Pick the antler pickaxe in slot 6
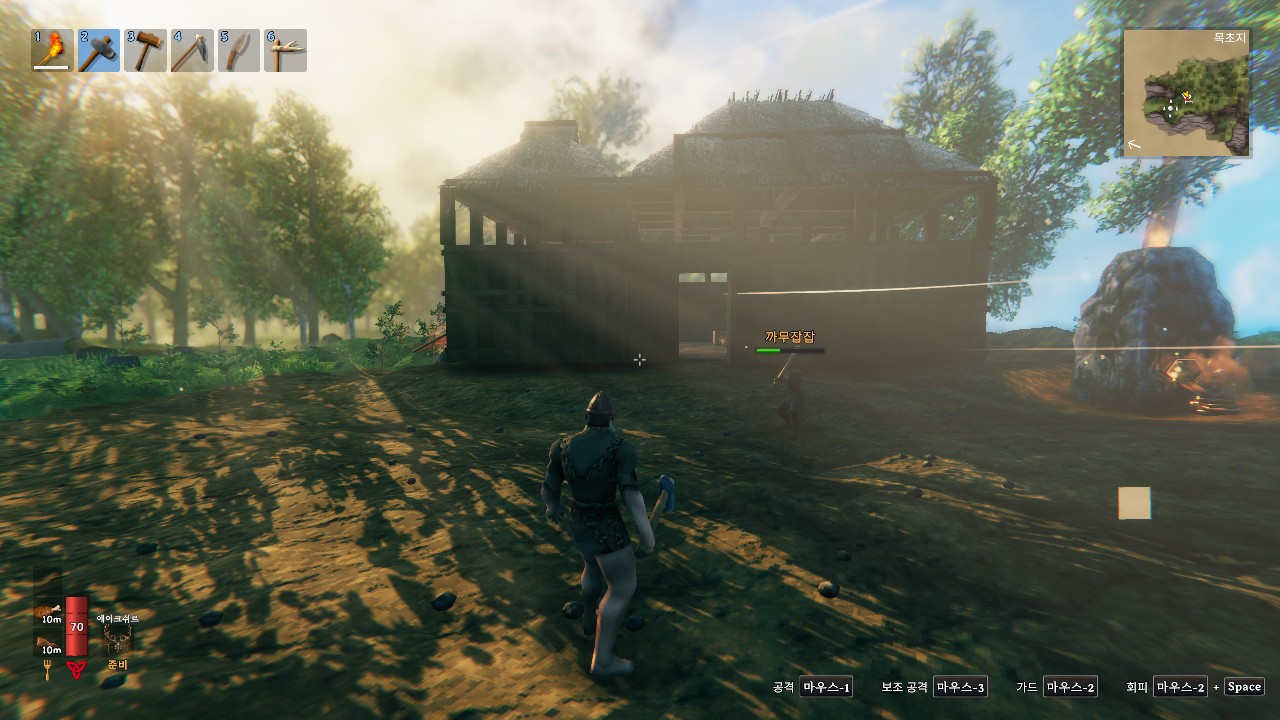Image resolution: width=1280 pixels, height=720 pixels. click(x=285, y=51)
